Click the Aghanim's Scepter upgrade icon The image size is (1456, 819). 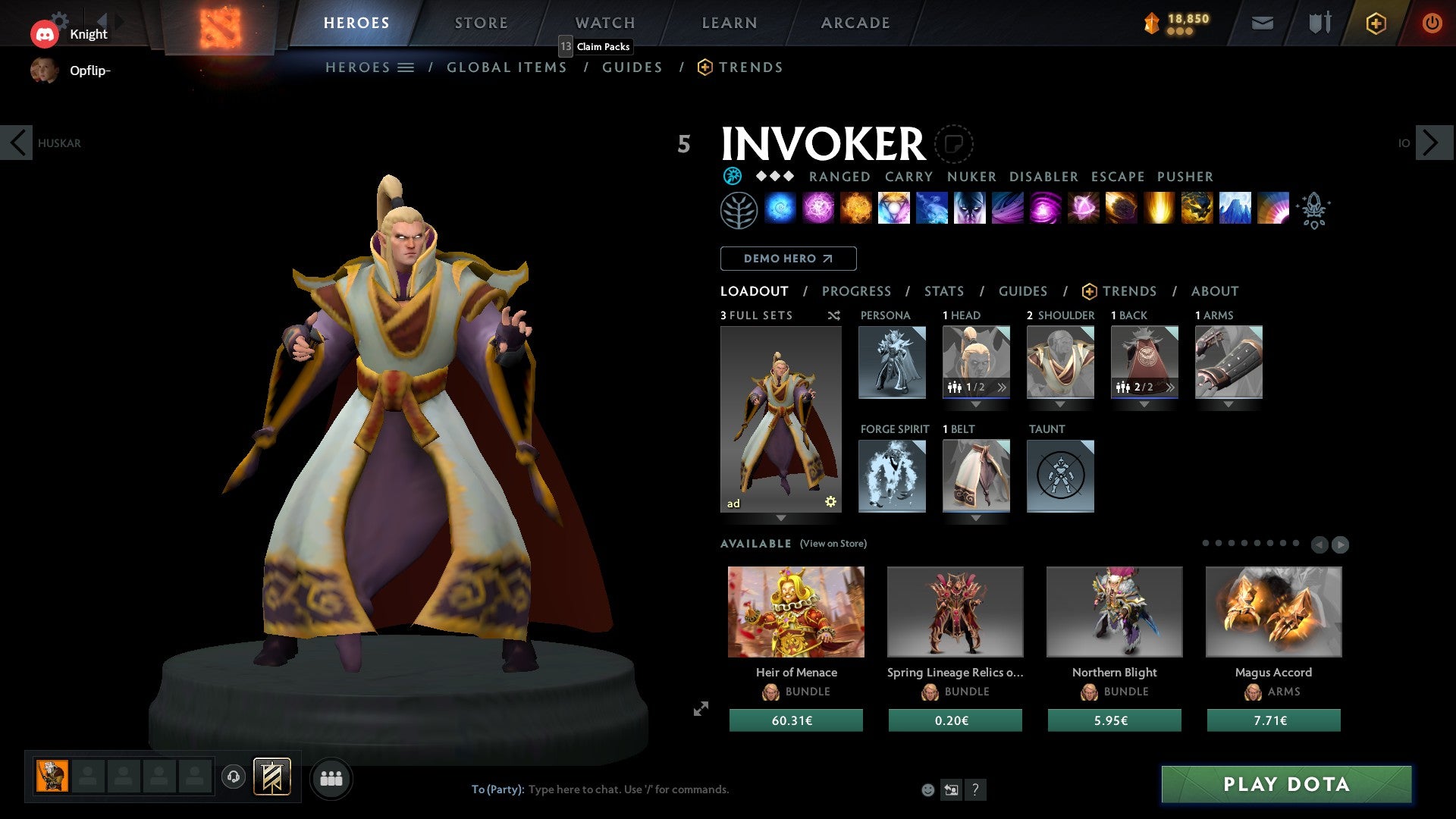point(1314,210)
